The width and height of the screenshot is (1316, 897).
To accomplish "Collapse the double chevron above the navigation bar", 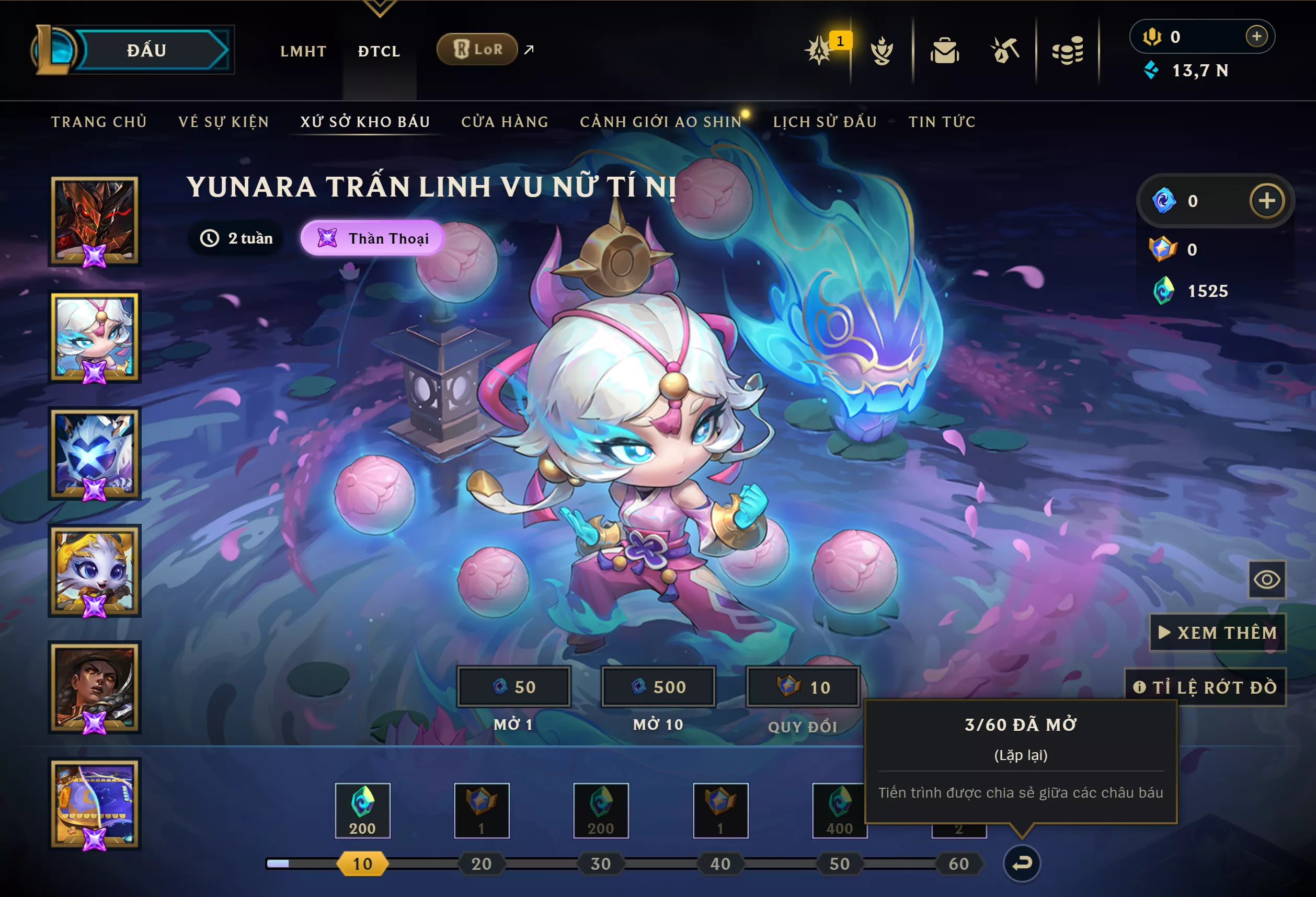I will pyautogui.click(x=381, y=8).
